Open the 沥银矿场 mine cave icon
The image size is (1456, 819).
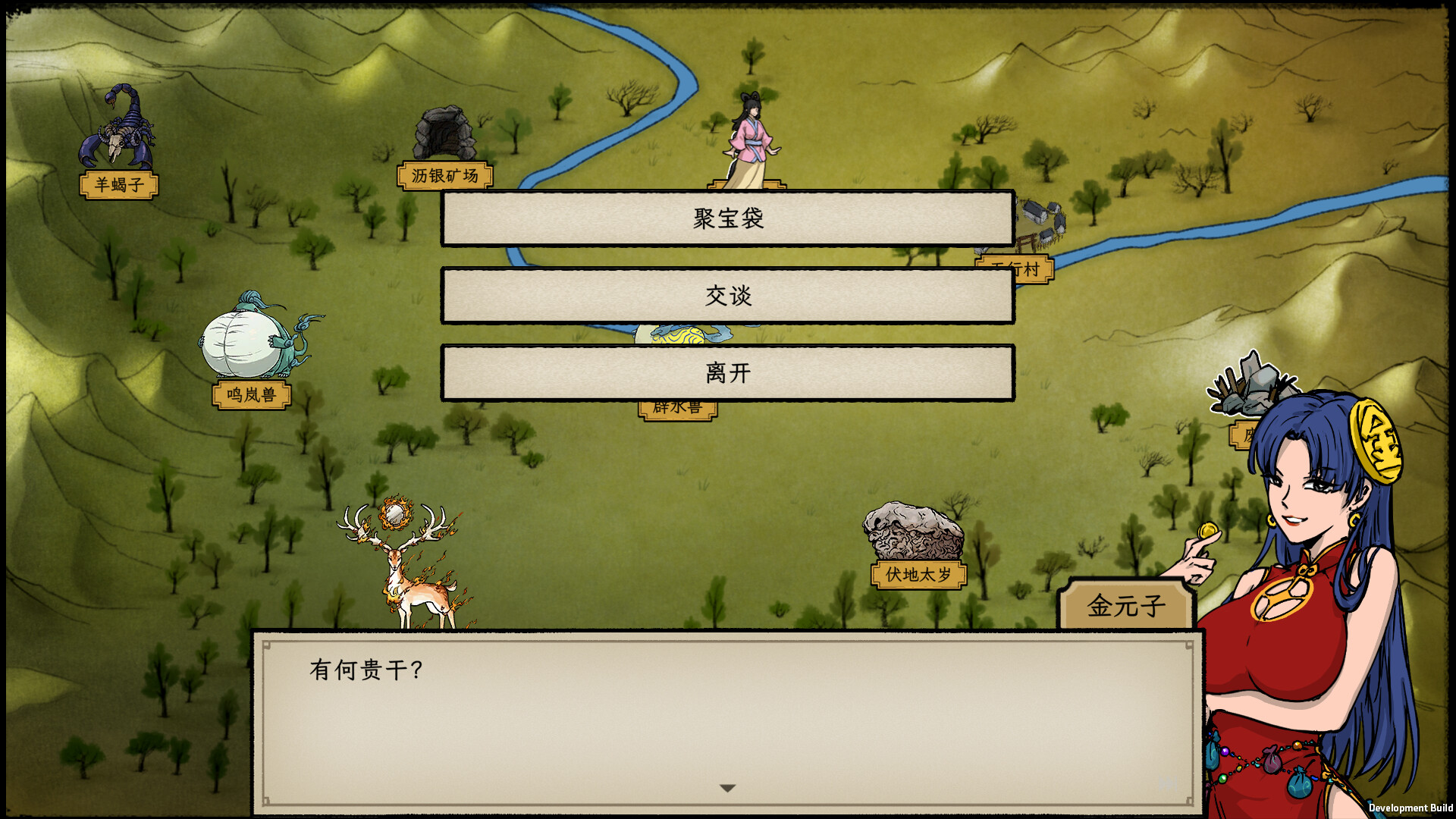click(x=444, y=136)
